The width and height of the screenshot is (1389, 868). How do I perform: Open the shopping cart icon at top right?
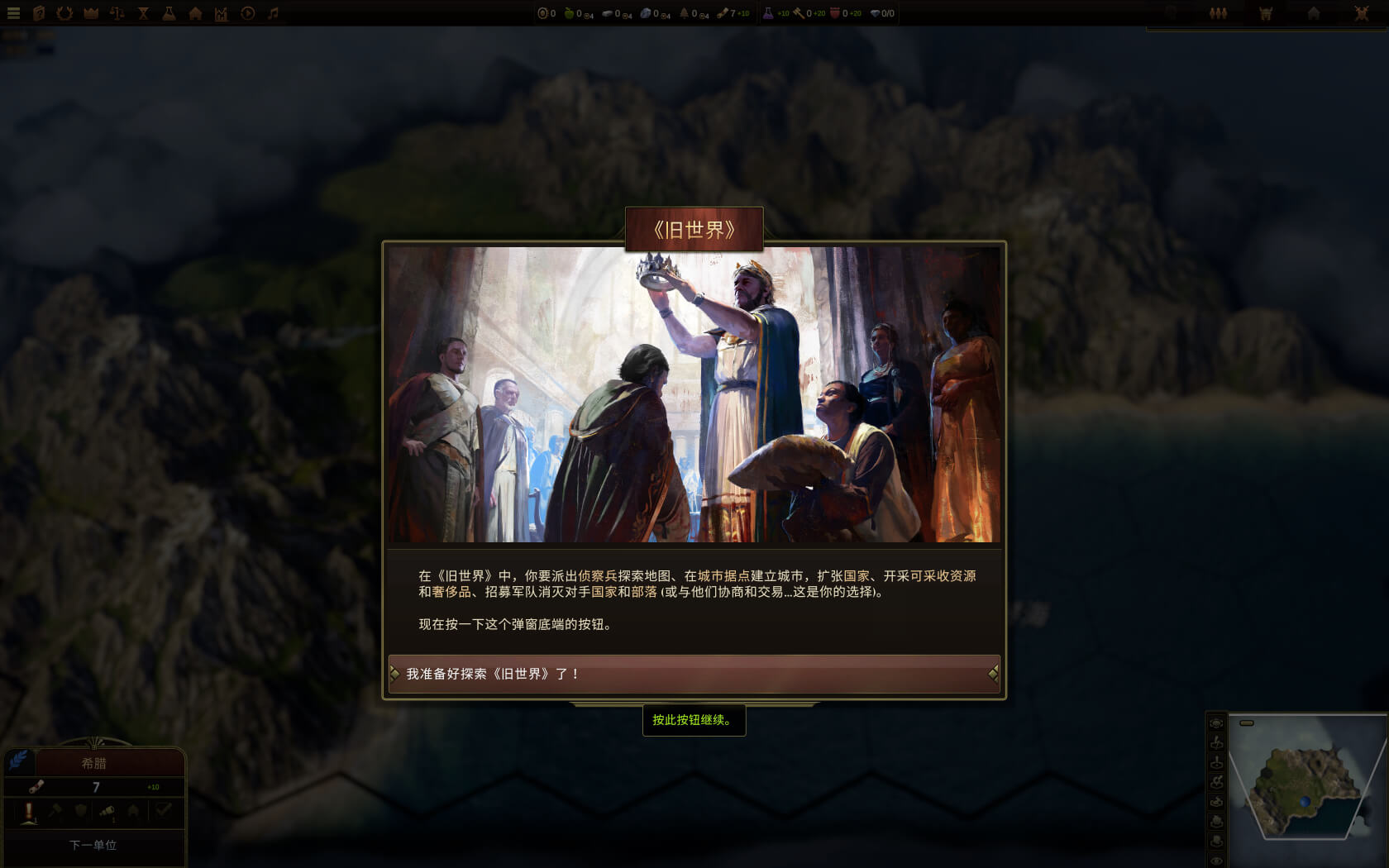coord(1266,13)
